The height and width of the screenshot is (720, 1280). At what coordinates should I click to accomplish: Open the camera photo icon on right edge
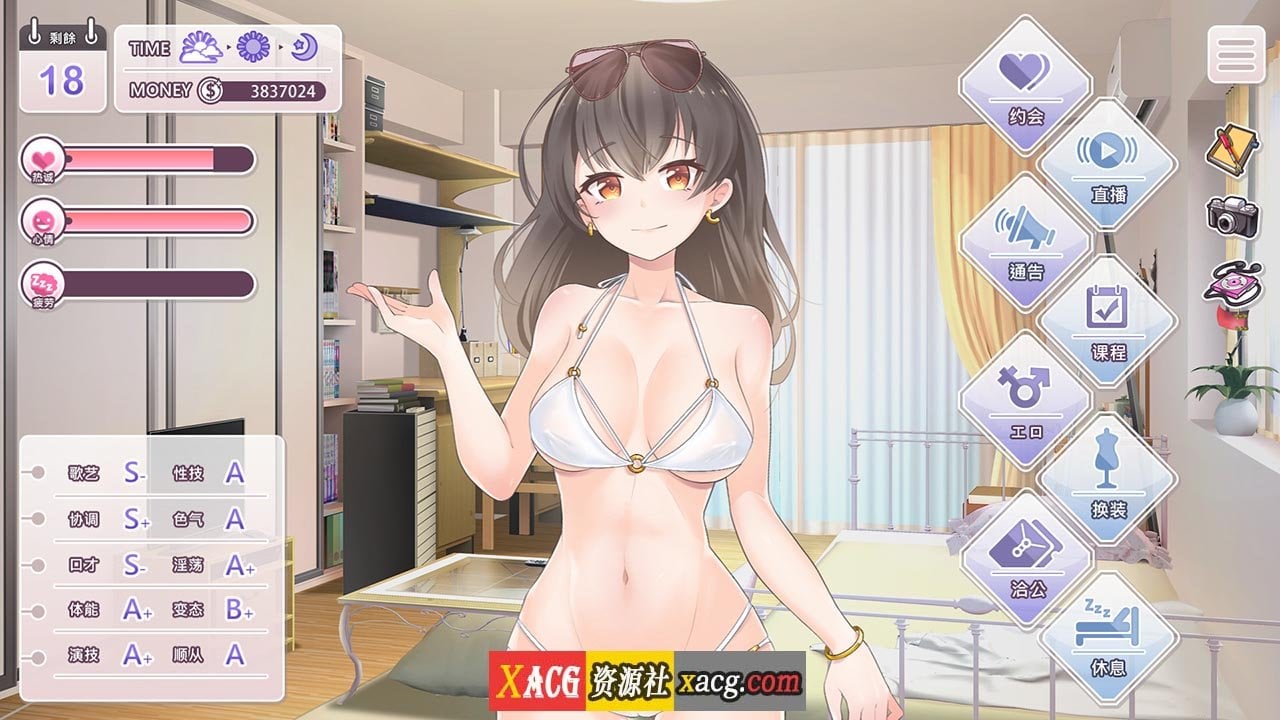point(1232,217)
